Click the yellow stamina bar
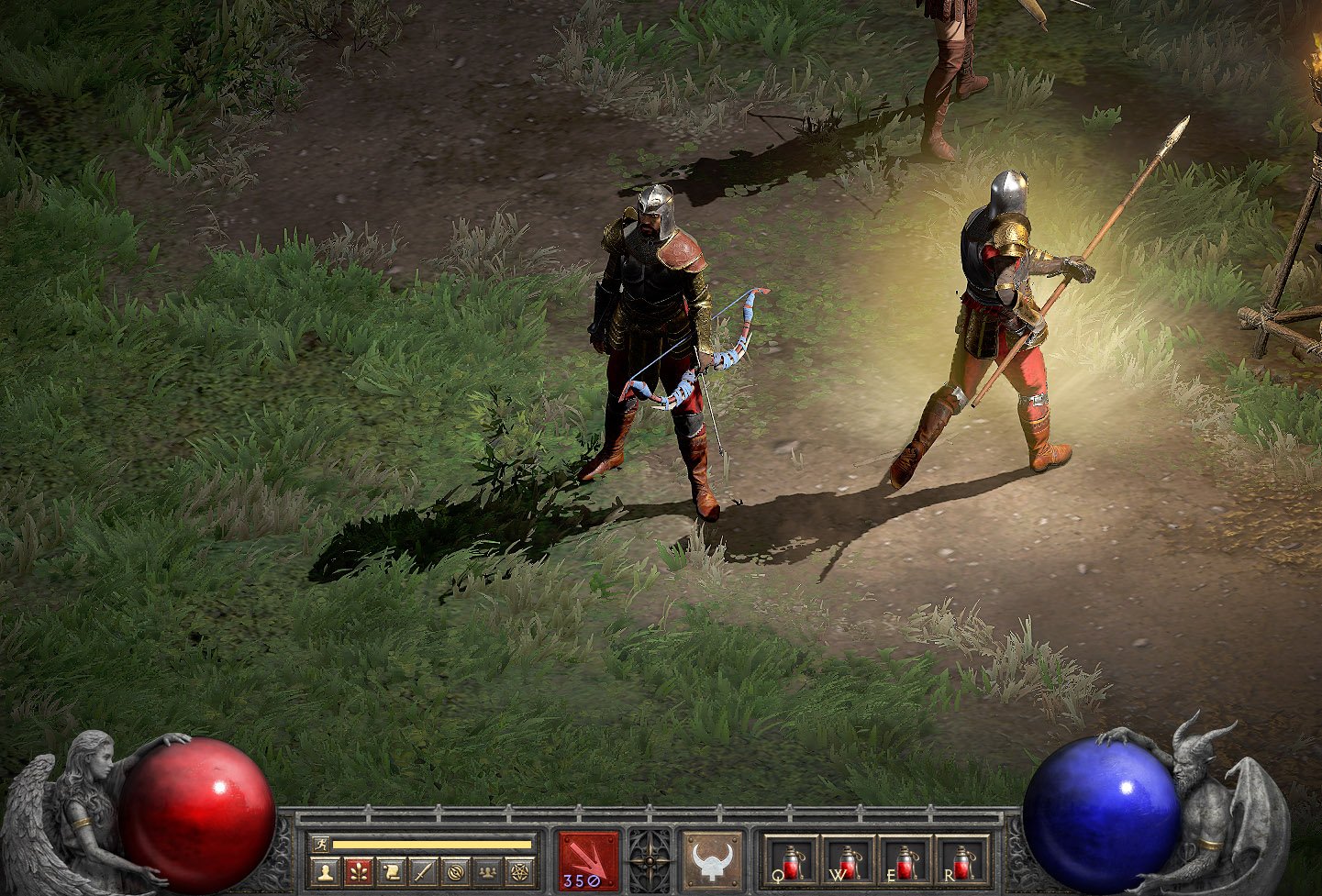The width and height of the screenshot is (1322, 896). pos(431,842)
